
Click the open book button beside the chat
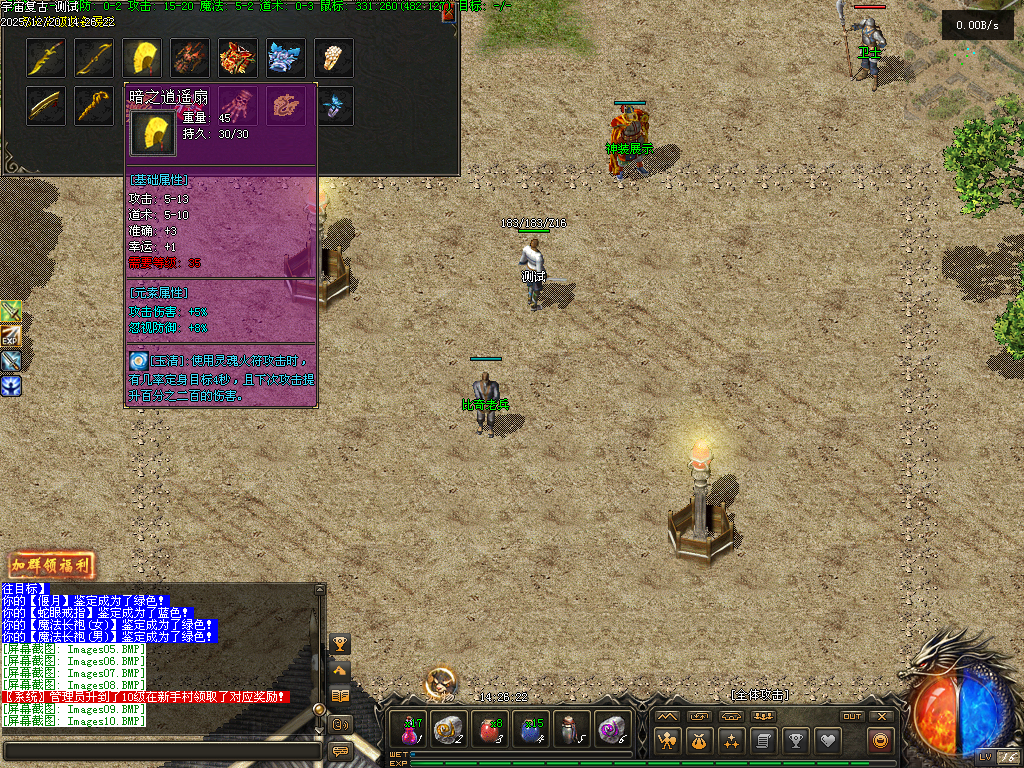[x=340, y=696]
